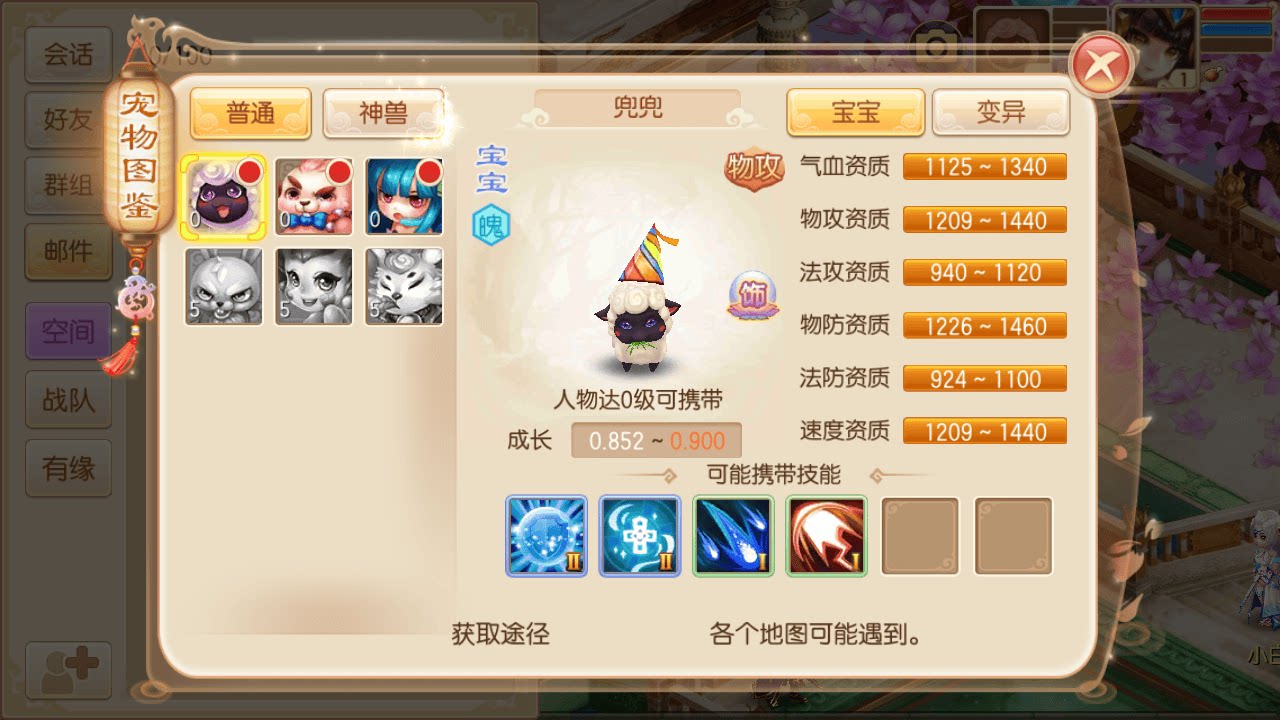The image size is (1280, 720).
Task: Switch to the 神兽 tab
Action: (383, 113)
